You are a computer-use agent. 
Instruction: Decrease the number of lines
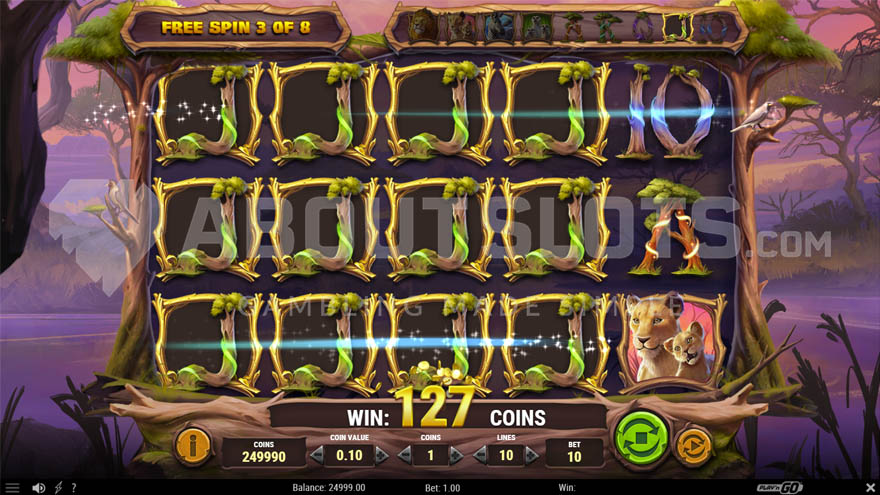point(480,455)
